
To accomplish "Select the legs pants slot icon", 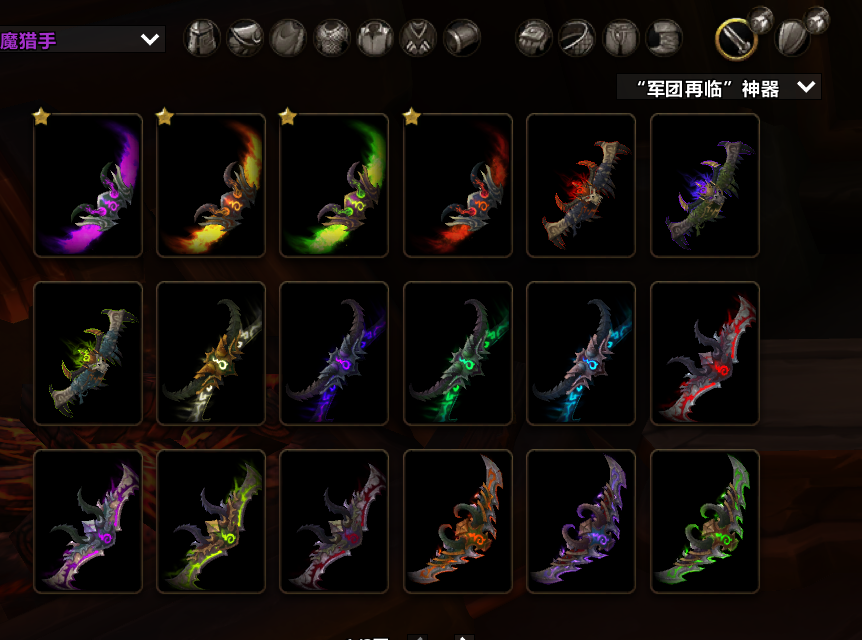I will click(x=621, y=38).
